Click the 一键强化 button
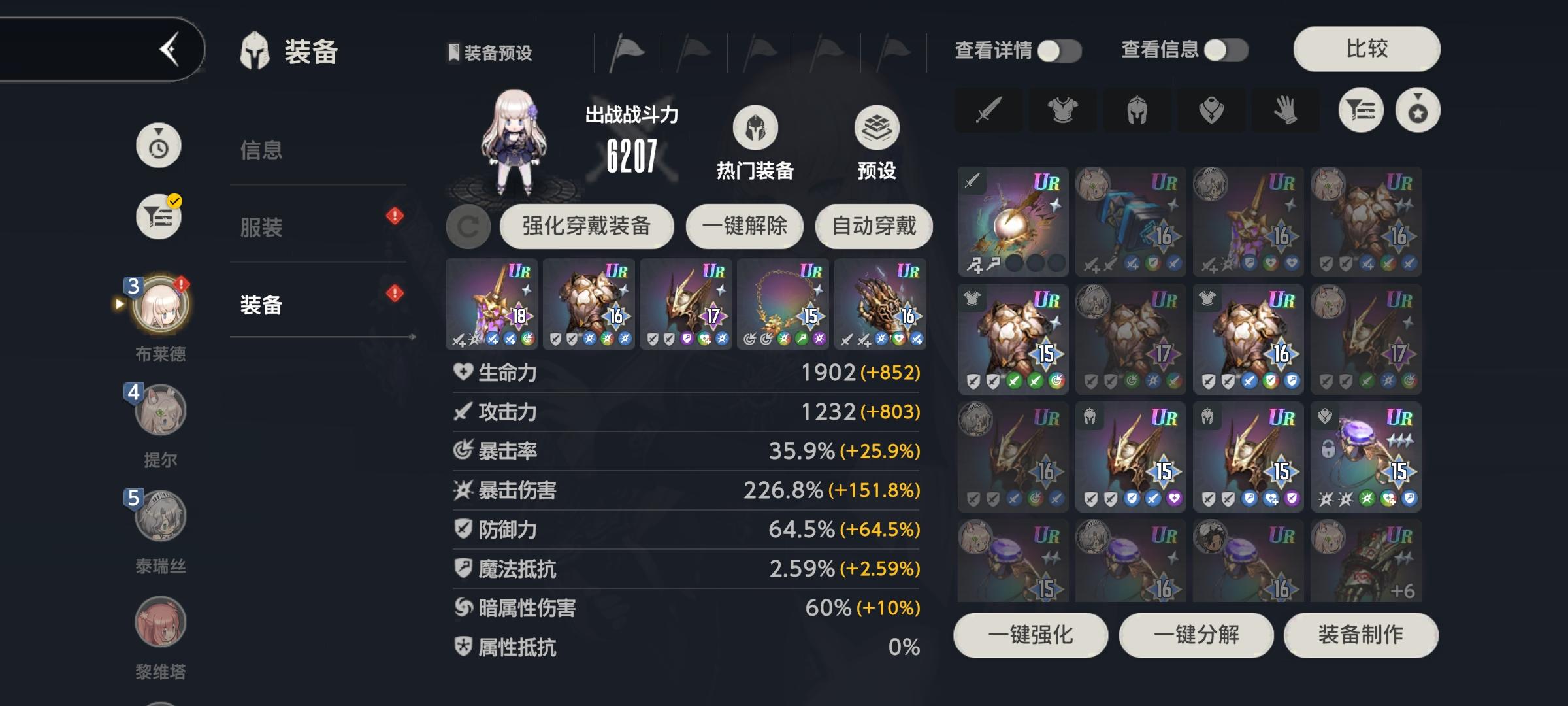This screenshot has height=706, width=1568. click(1030, 635)
